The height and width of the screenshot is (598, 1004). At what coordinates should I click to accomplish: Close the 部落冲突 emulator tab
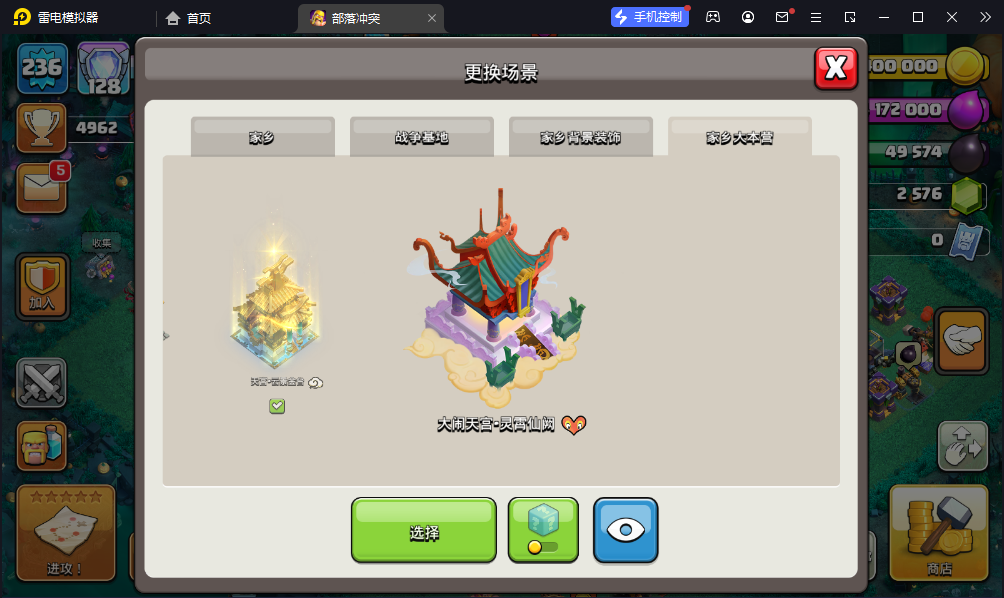pos(431,18)
